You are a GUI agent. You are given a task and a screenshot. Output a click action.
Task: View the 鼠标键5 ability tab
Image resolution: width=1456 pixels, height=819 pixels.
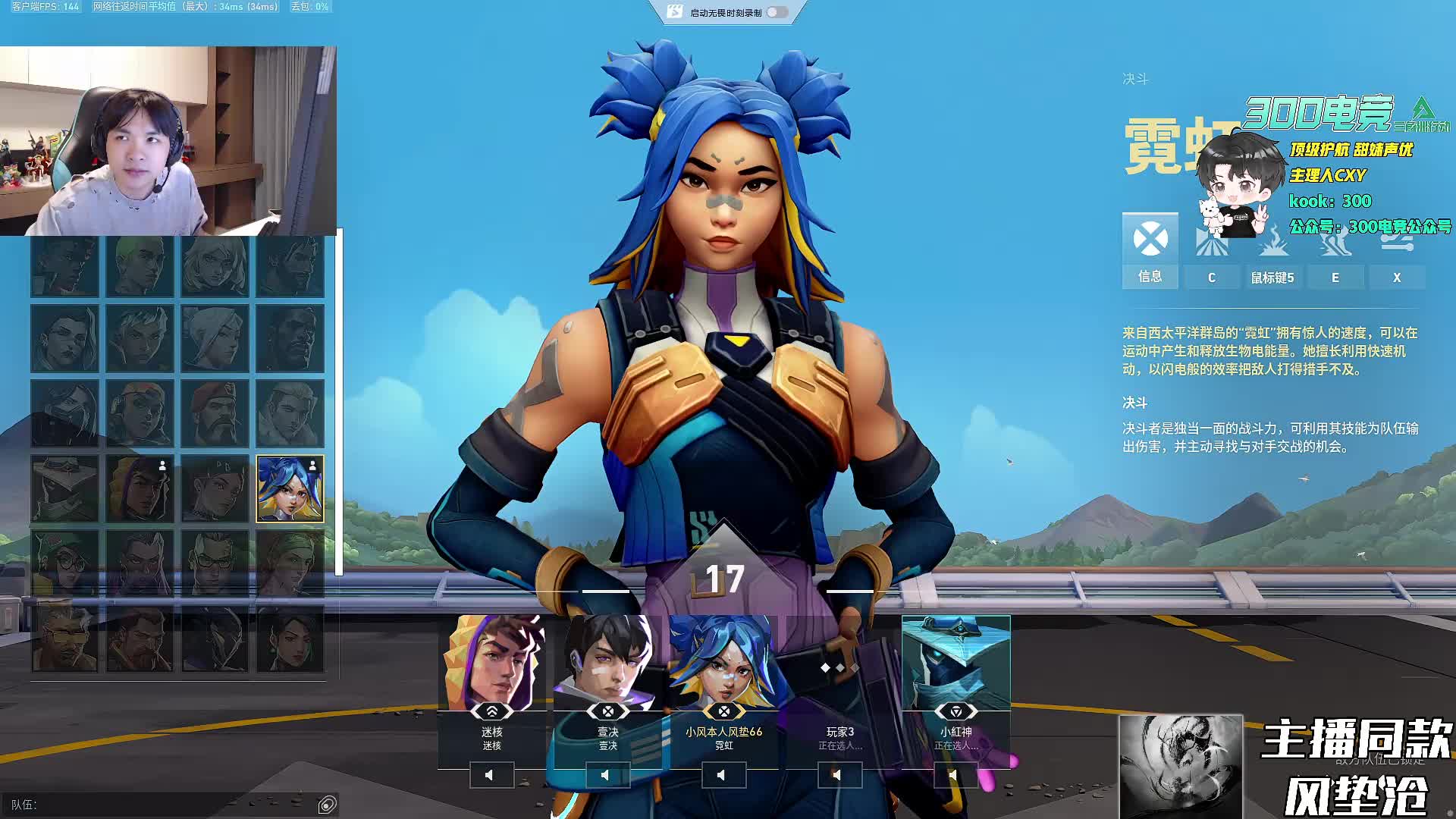(1272, 277)
